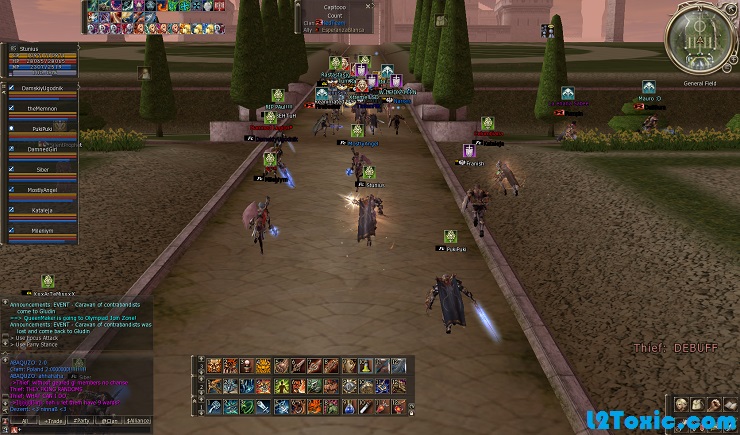This screenshot has height=435, width=740.
Task: Click the Stunius player status panel
Action: [x=42, y=60]
